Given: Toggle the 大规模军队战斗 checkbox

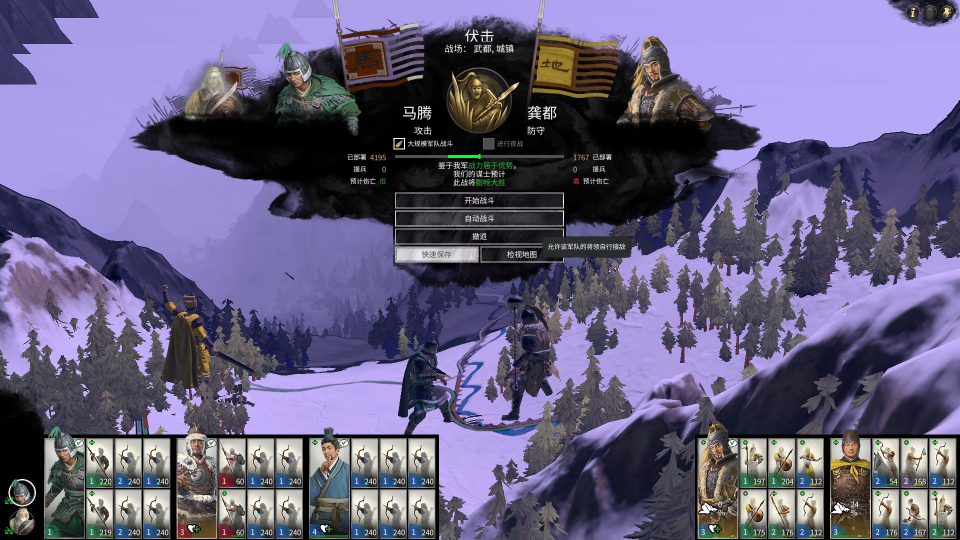Looking at the screenshot, I should pos(399,144).
